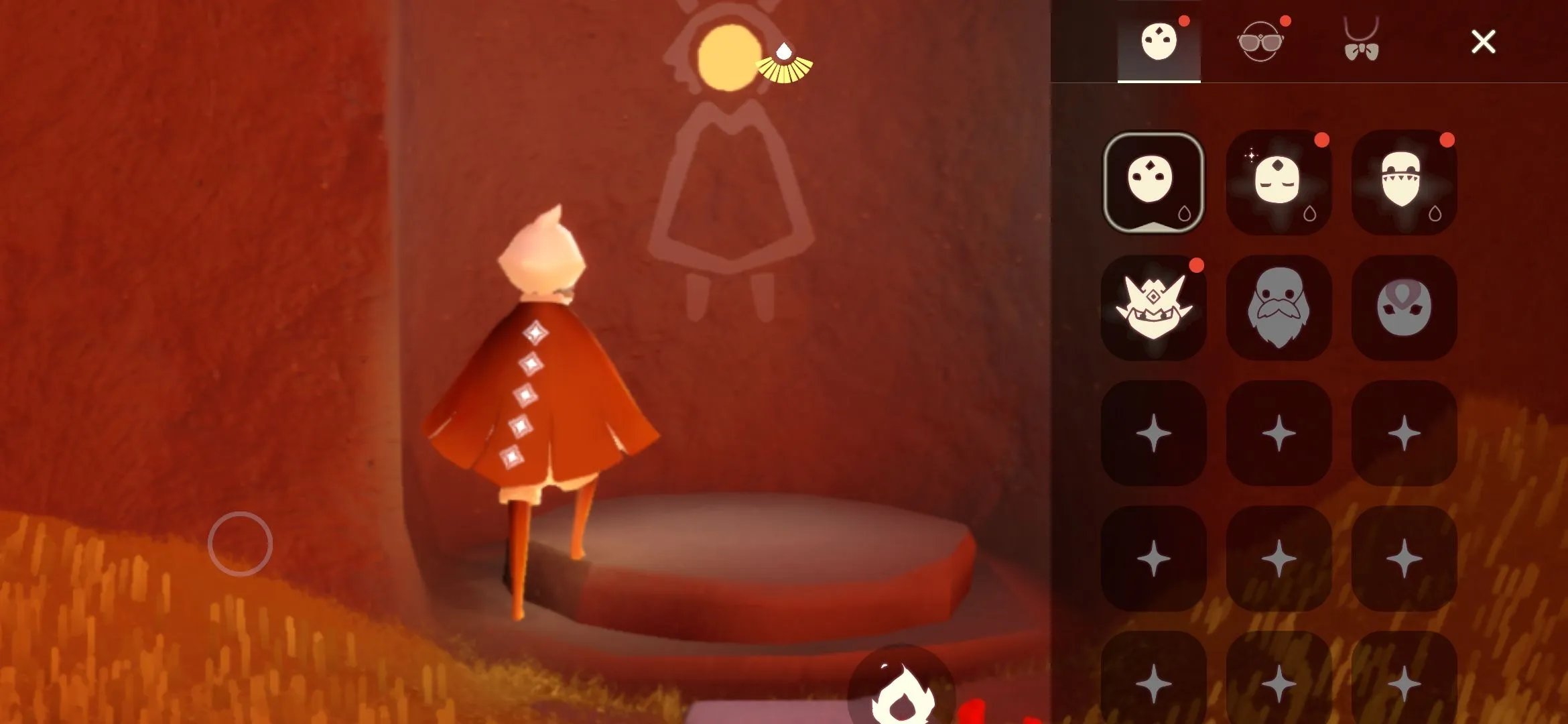Open the necklace and bowtie tab
The height and width of the screenshot is (724, 1568).
pos(1360,42)
